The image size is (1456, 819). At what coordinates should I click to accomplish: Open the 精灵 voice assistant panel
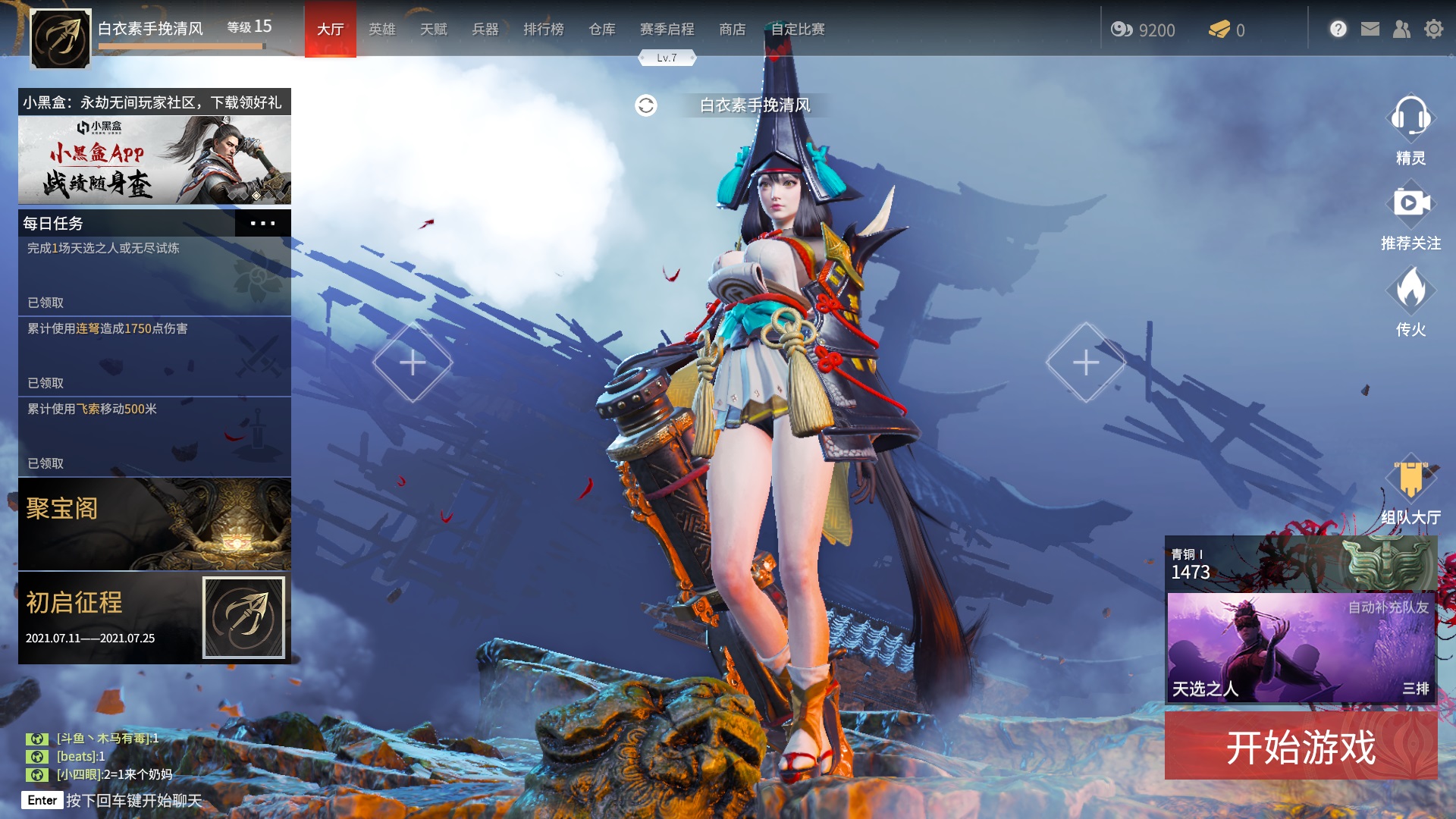click(1410, 121)
